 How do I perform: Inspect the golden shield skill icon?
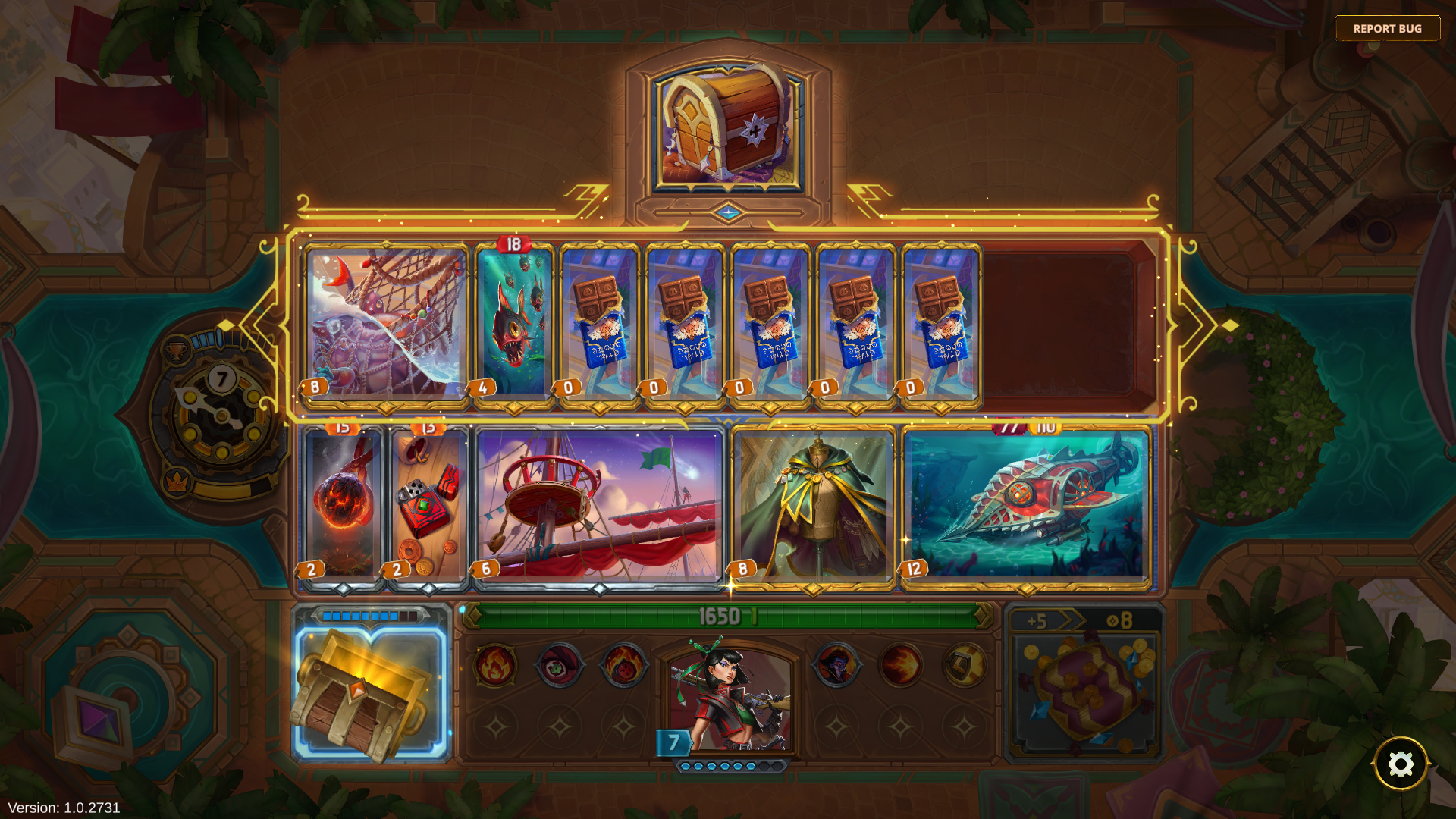click(965, 665)
